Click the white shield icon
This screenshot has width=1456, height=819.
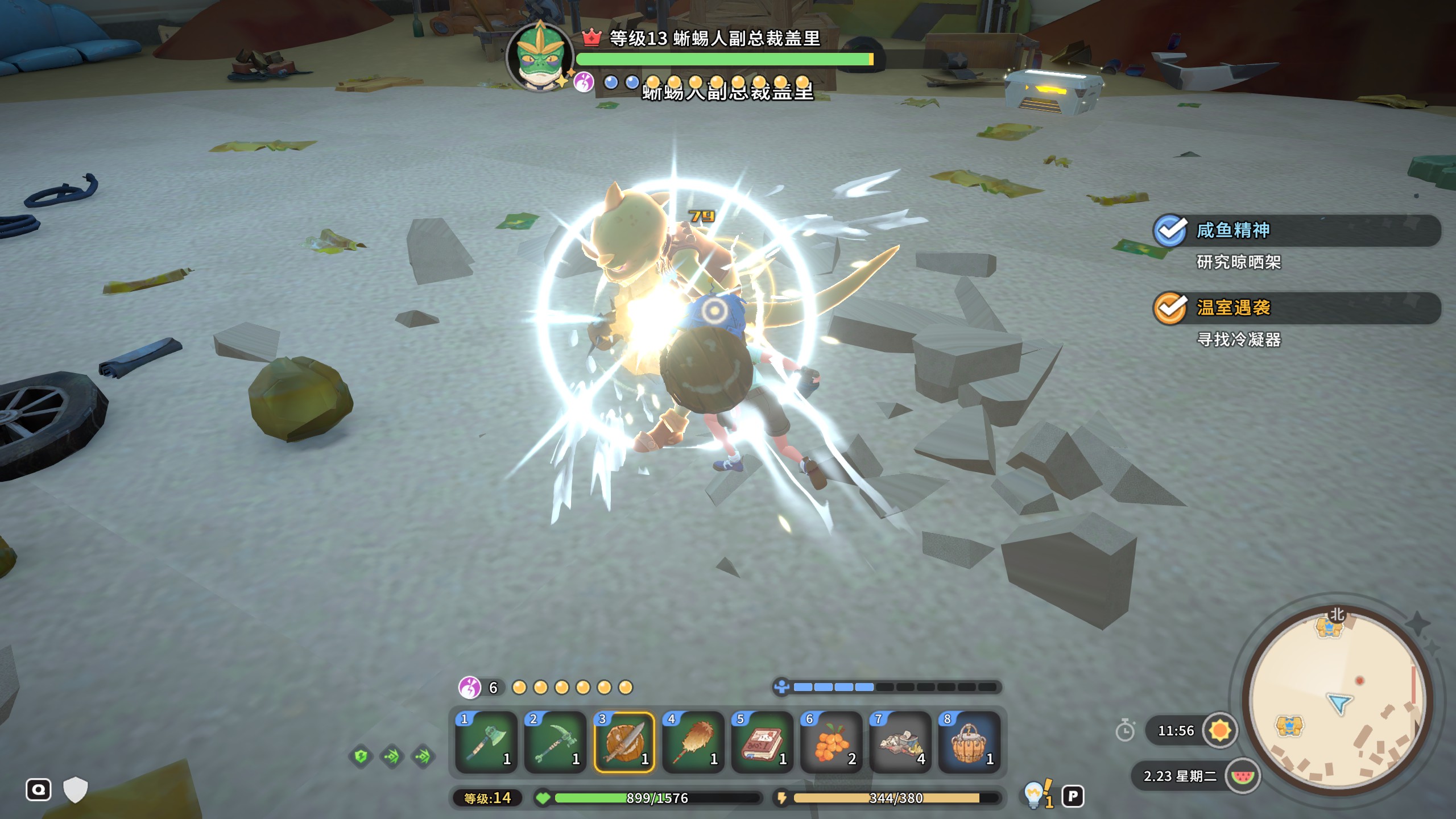click(75, 790)
